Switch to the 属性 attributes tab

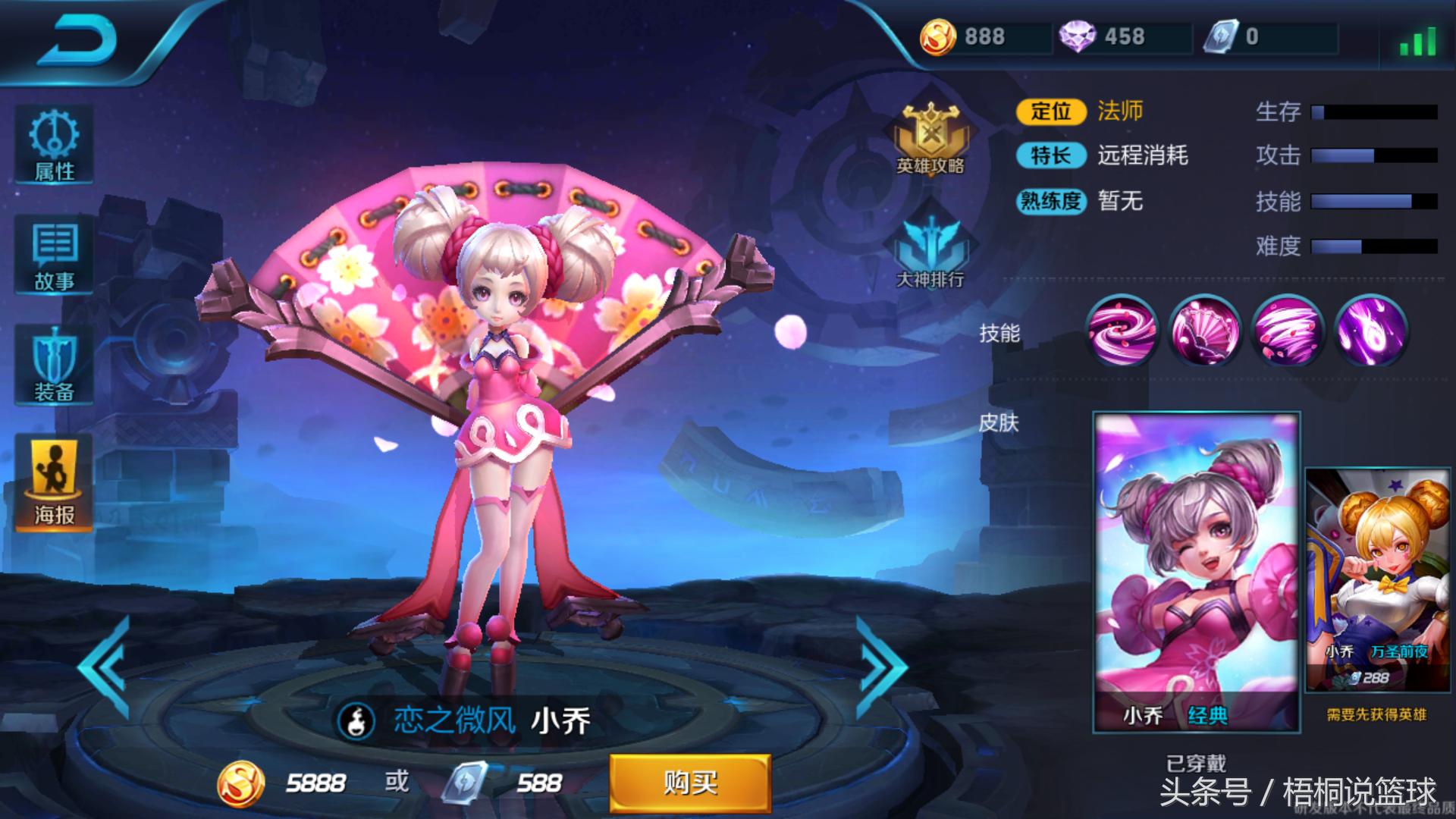pyautogui.click(x=54, y=144)
